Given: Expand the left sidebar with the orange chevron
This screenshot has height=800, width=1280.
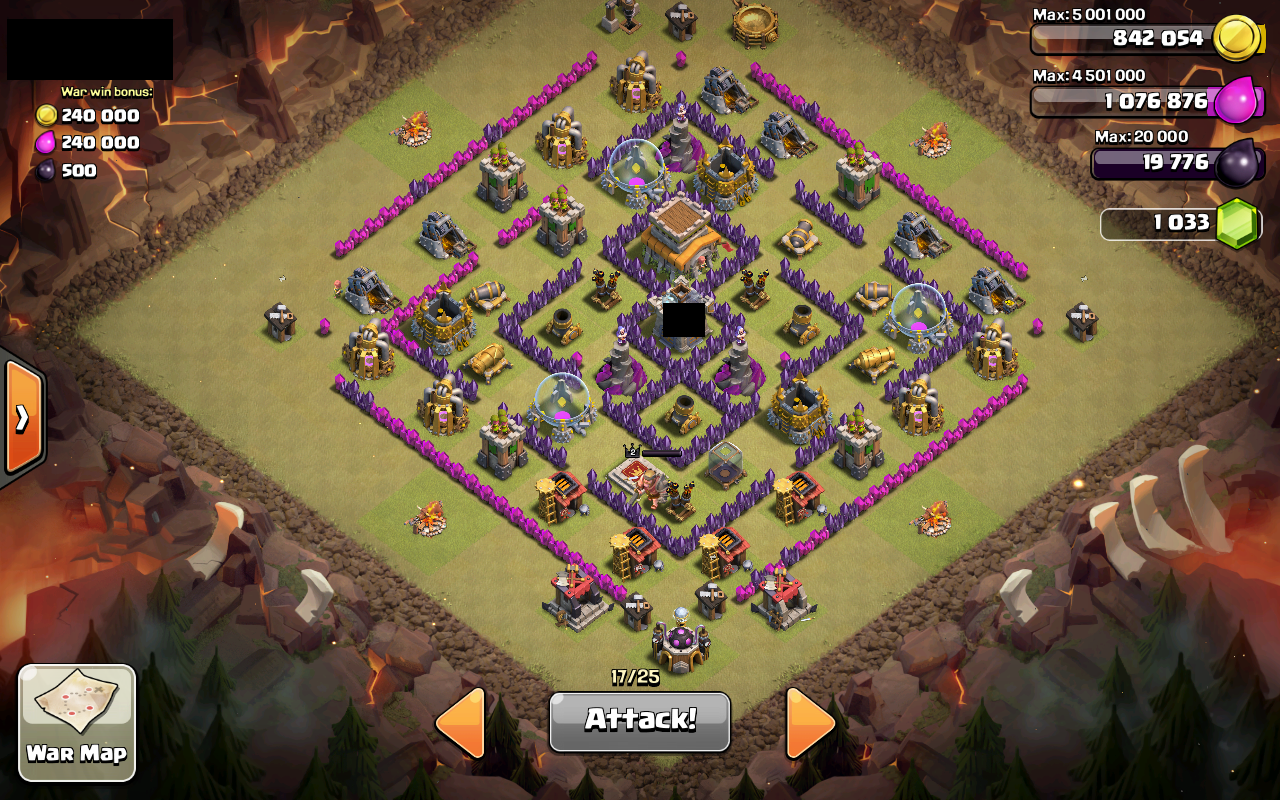Looking at the screenshot, I should point(20,418).
